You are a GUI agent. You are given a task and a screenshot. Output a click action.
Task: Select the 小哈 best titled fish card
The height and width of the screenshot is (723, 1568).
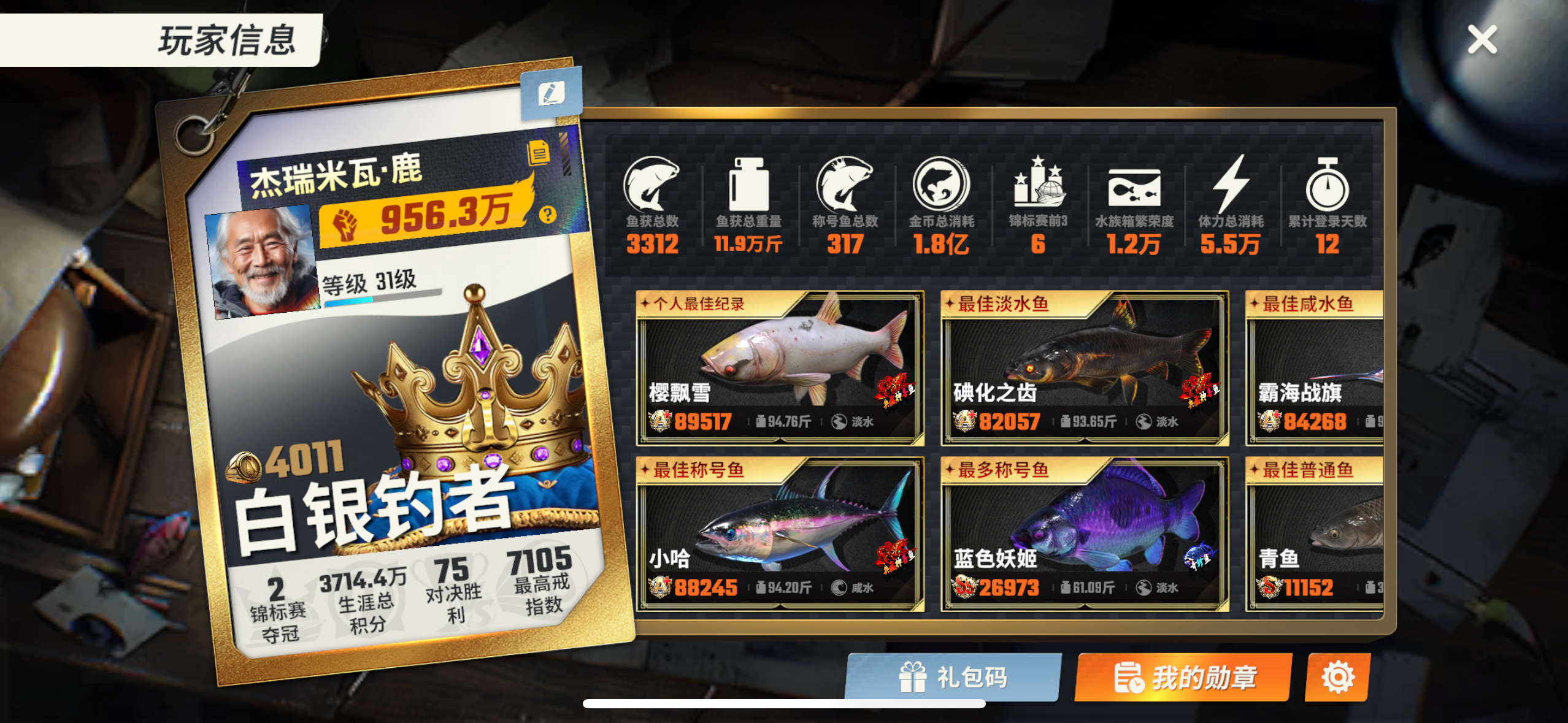pos(780,534)
